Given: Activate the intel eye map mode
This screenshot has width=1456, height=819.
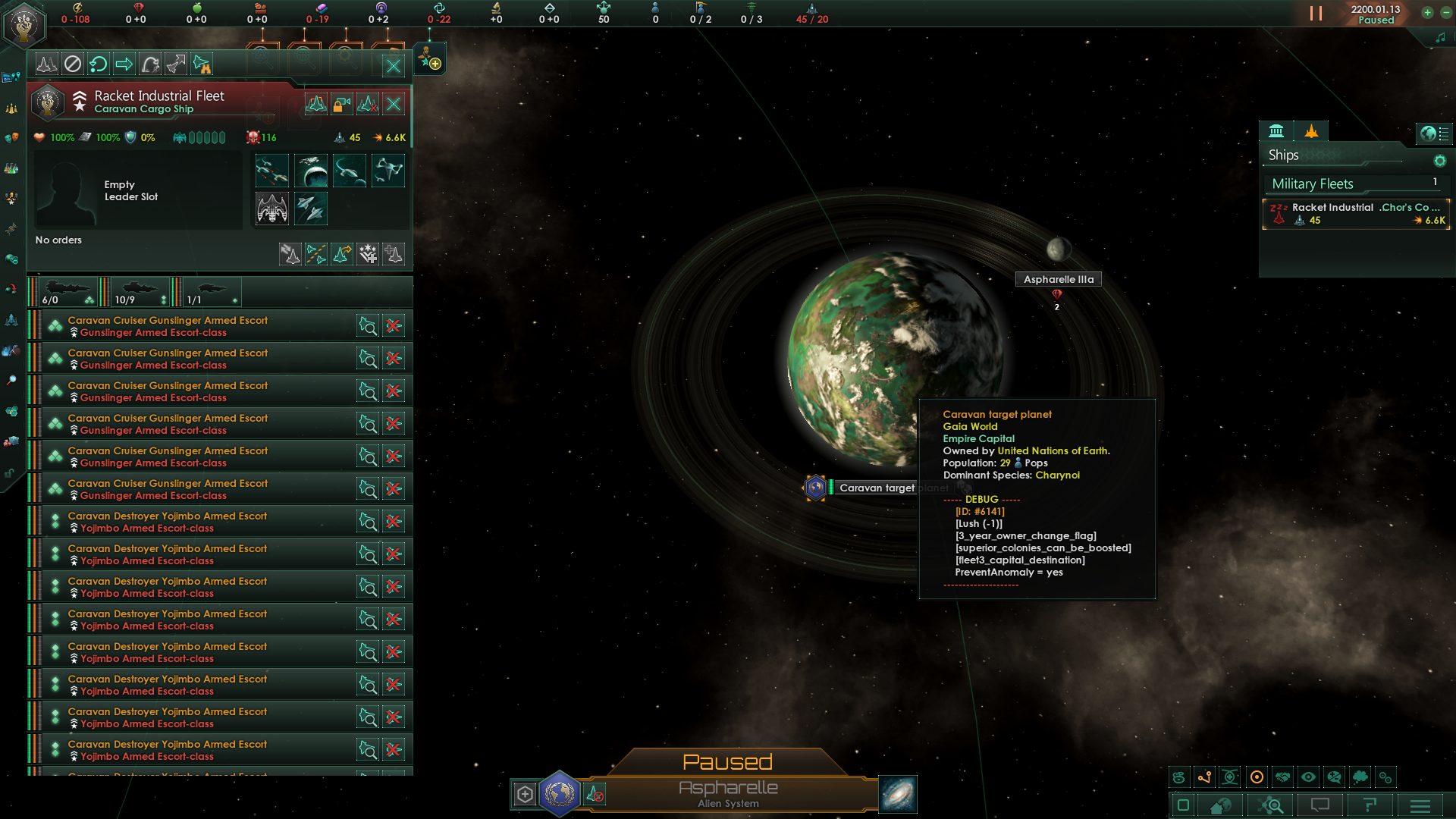Looking at the screenshot, I should coord(1307,777).
